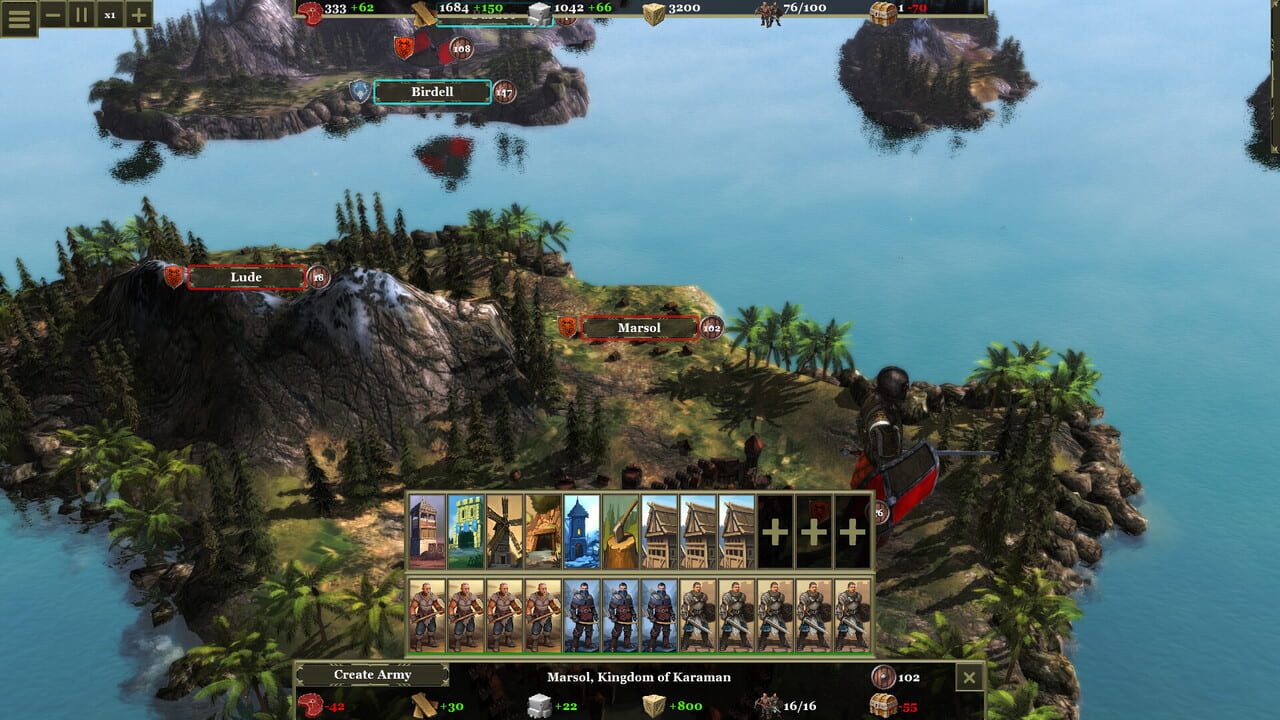
Task: Click the red lion shield beside Marsol
Action: coord(566,326)
